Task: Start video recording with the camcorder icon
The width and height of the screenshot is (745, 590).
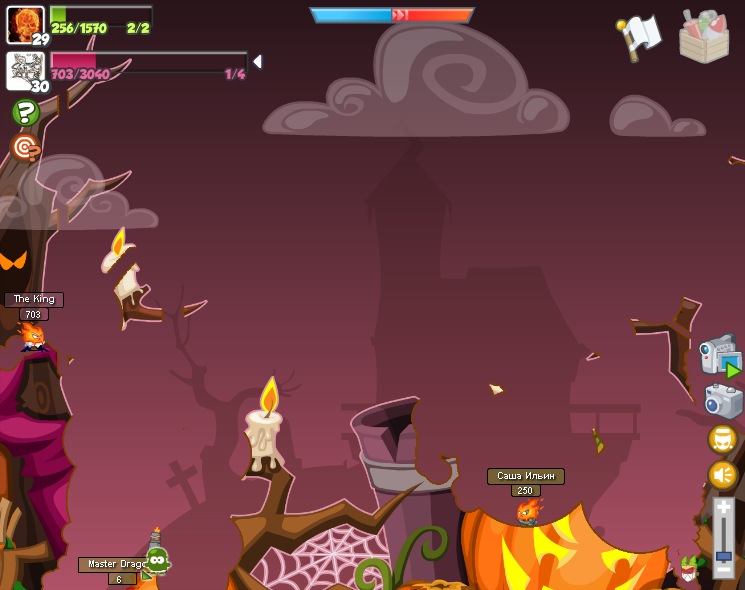Action: 719,356
